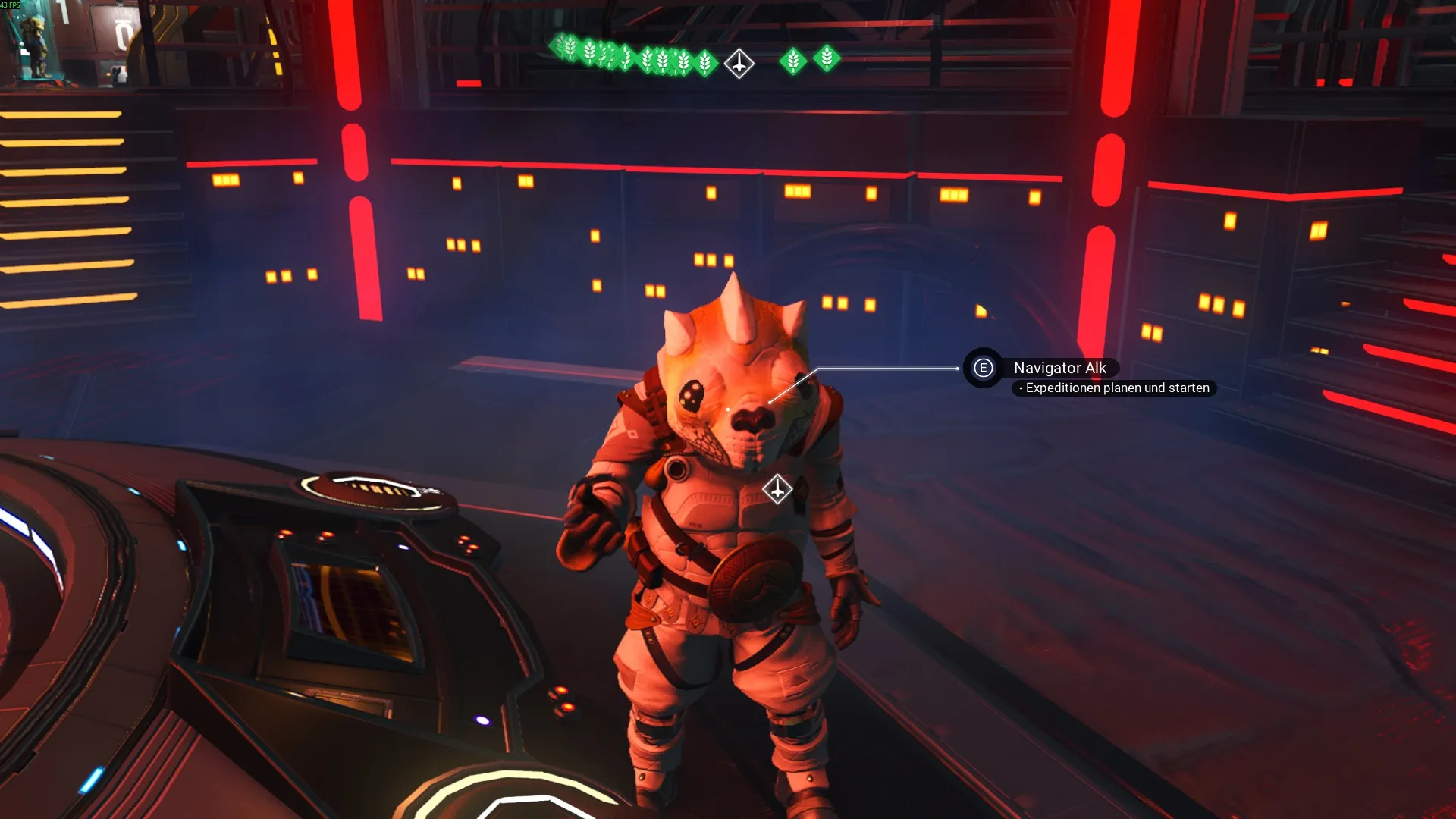The image size is (1456, 819).
Task: Click the rightmost green plant compass marker
Action: click(x=827, y=58)
